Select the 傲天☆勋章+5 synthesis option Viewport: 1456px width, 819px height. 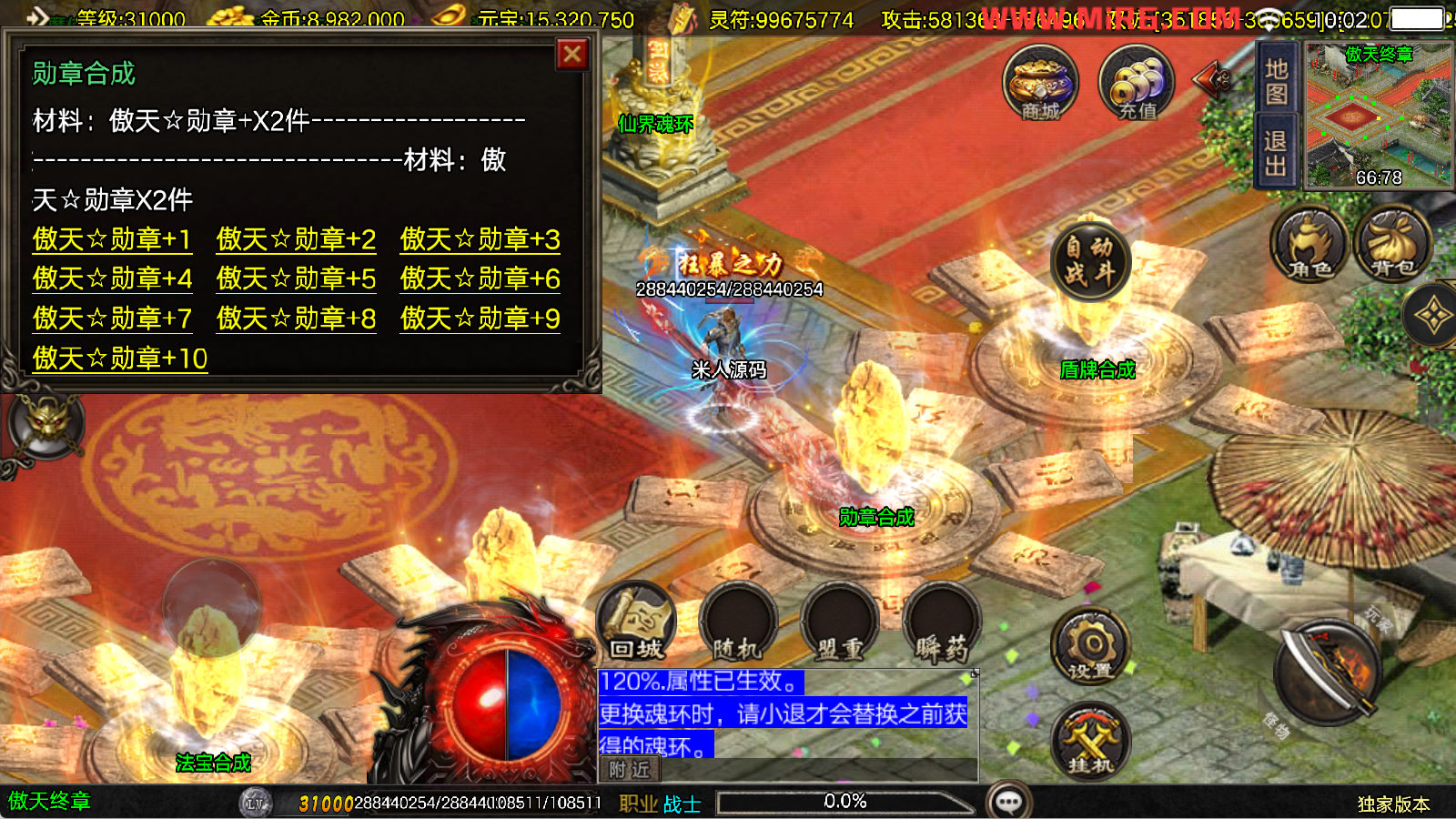(x=296, y=279)
